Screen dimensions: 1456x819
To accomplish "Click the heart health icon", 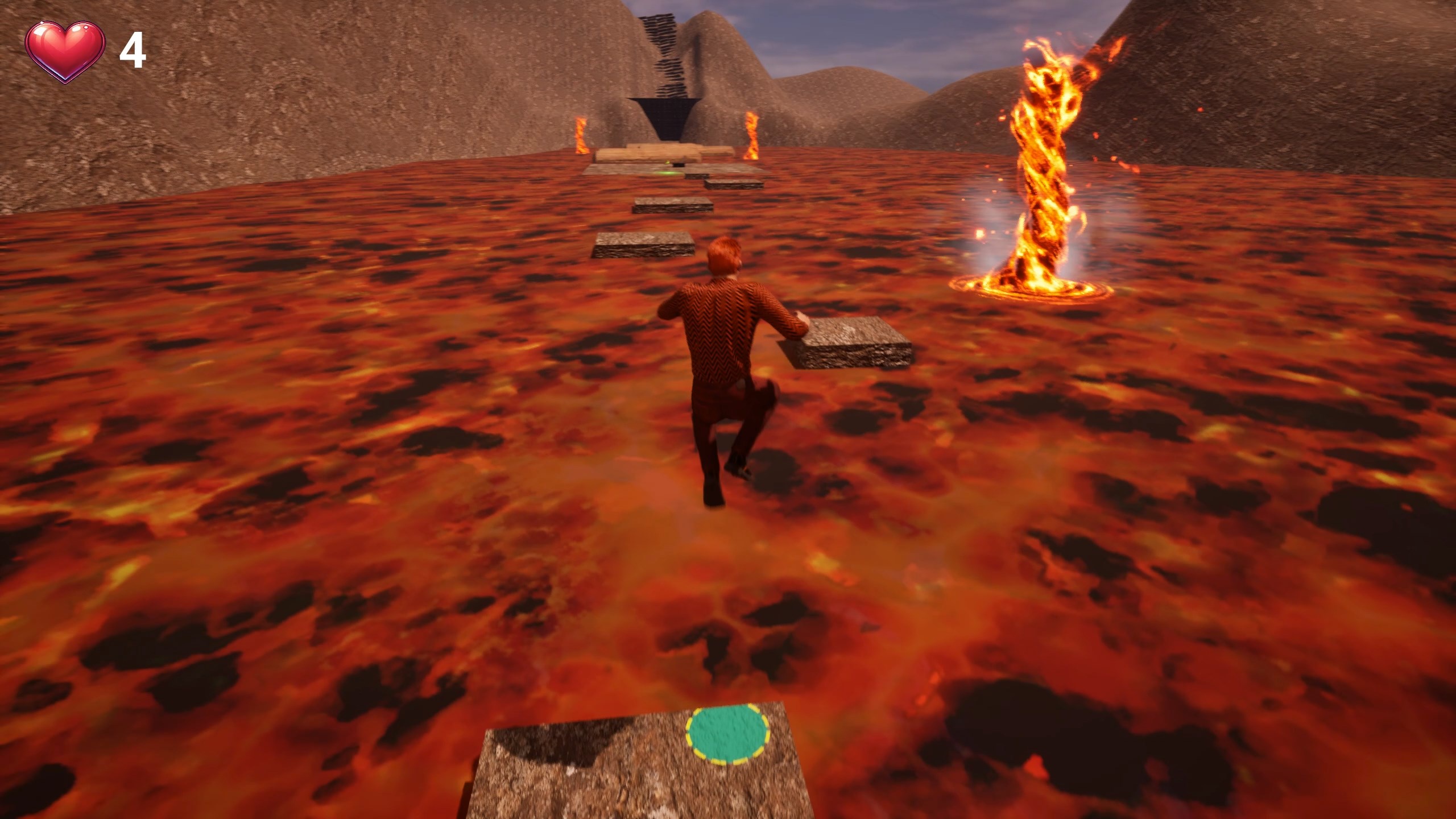I will pyautogui.click(x=64, y=50).
